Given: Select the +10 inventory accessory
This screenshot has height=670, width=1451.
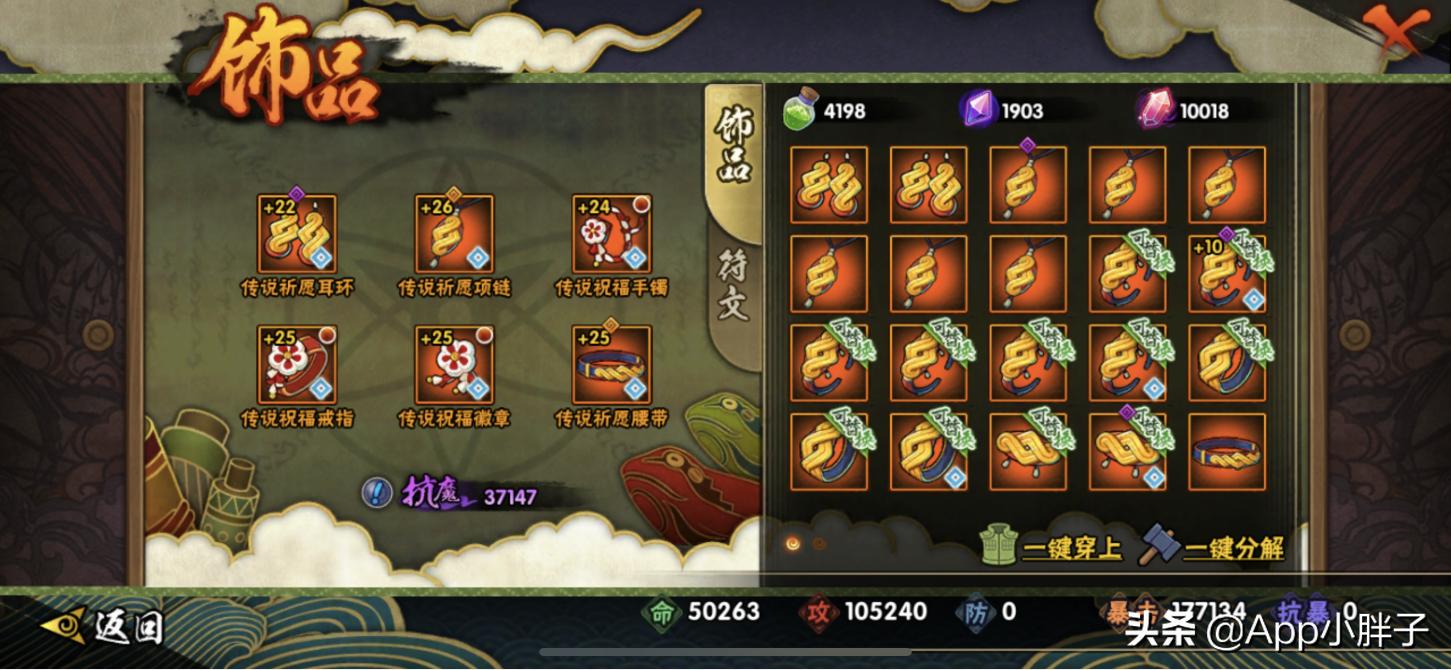Looking at the screenshot, I should click(x=1227, y=273).
